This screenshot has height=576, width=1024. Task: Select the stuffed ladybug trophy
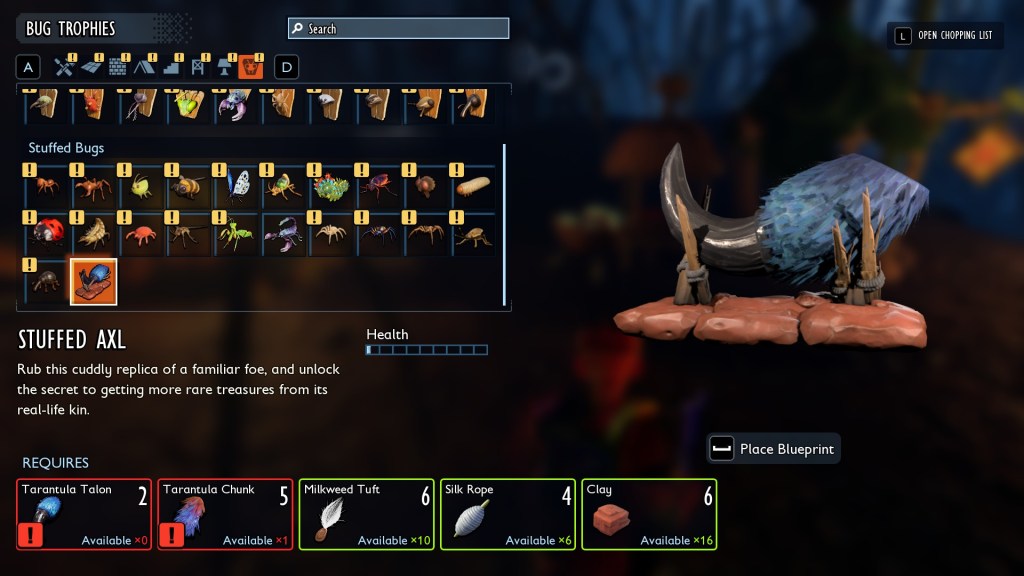tap(46, 234)
